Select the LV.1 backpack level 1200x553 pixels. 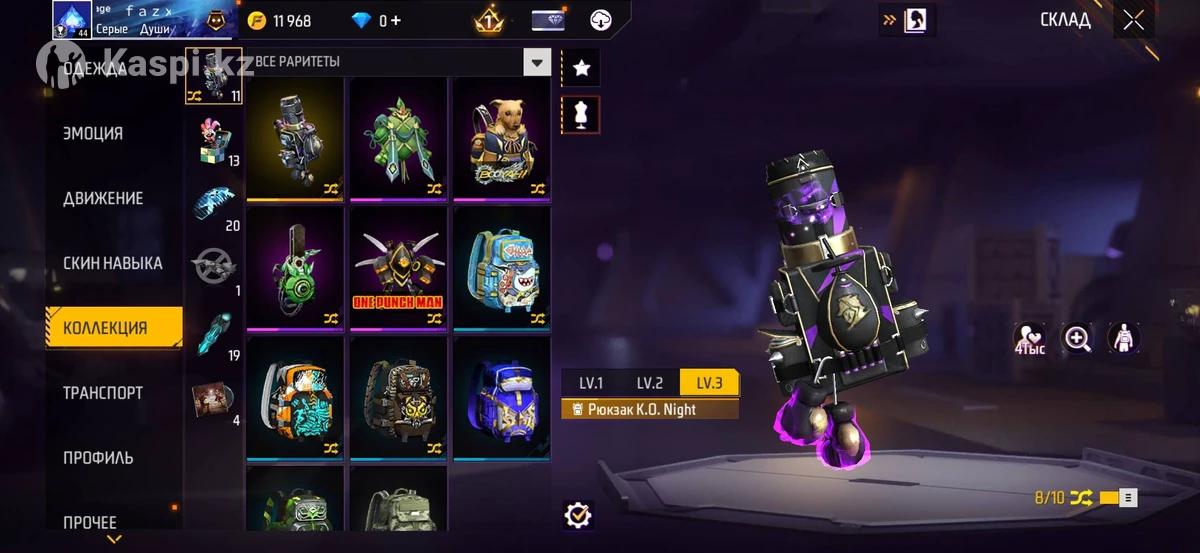point(591,382)
